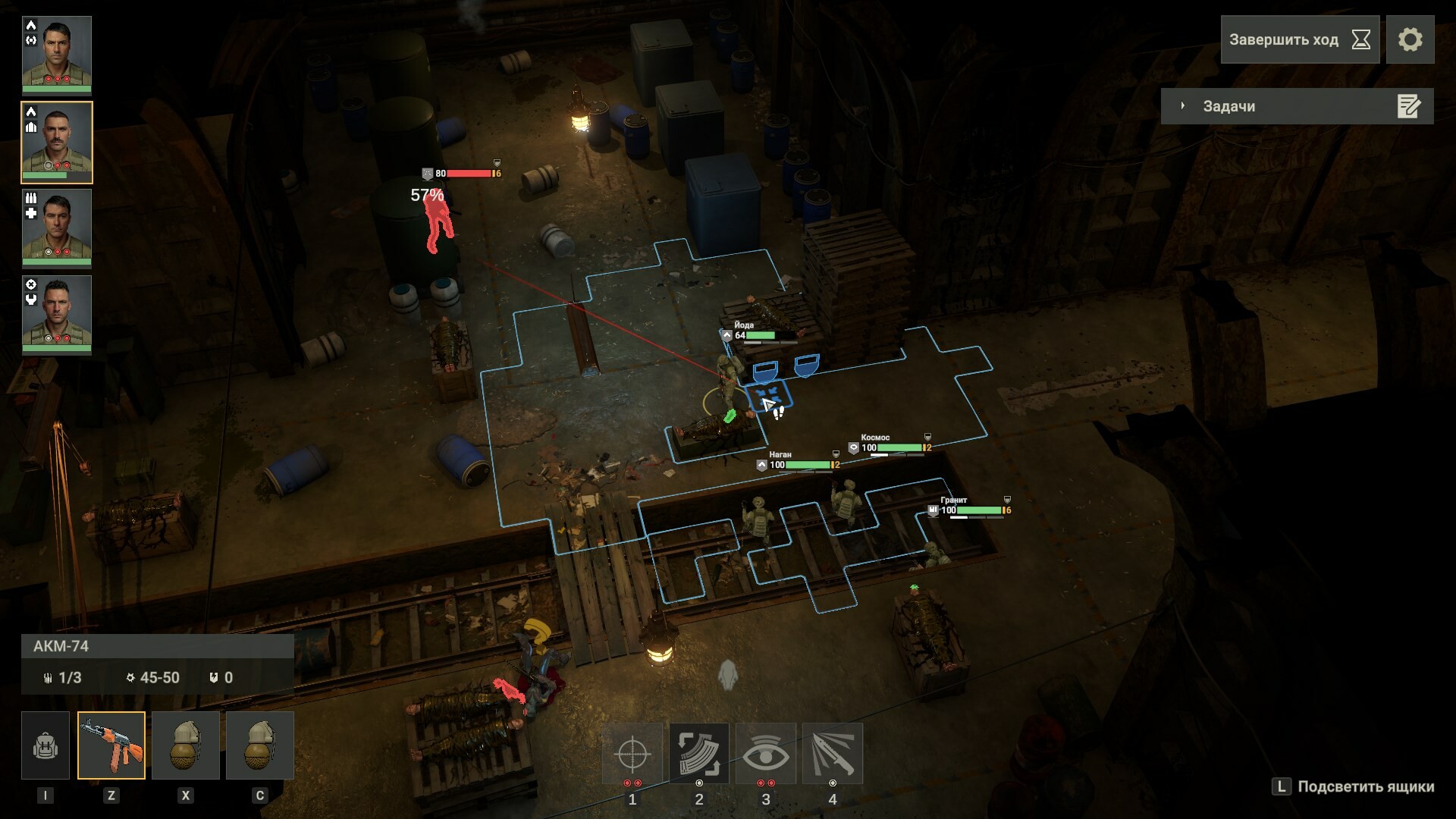Use the reload magazine ability
This screenshot has height=819, width=1456.
(699, 754)
